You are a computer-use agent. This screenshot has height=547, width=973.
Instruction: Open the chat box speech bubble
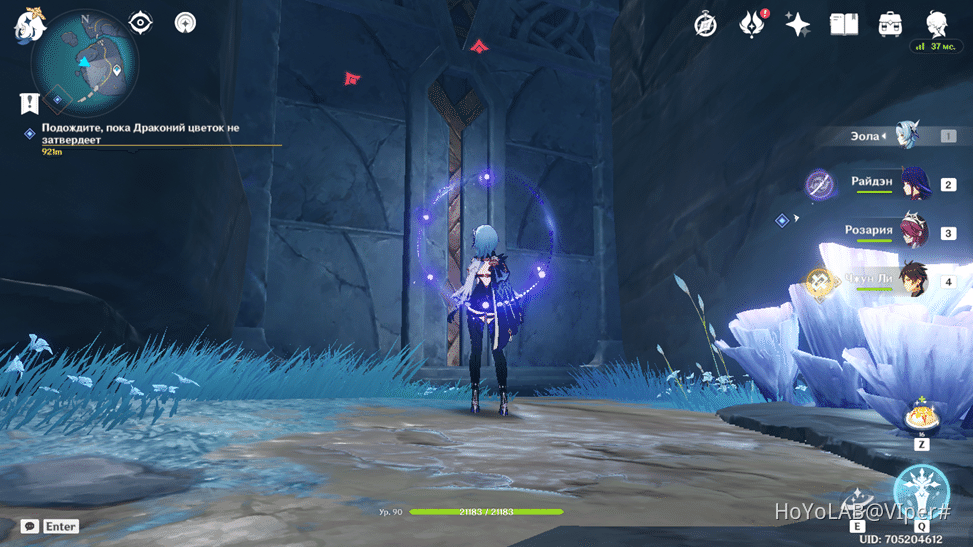pyautogui.click(x=30, y=526)
